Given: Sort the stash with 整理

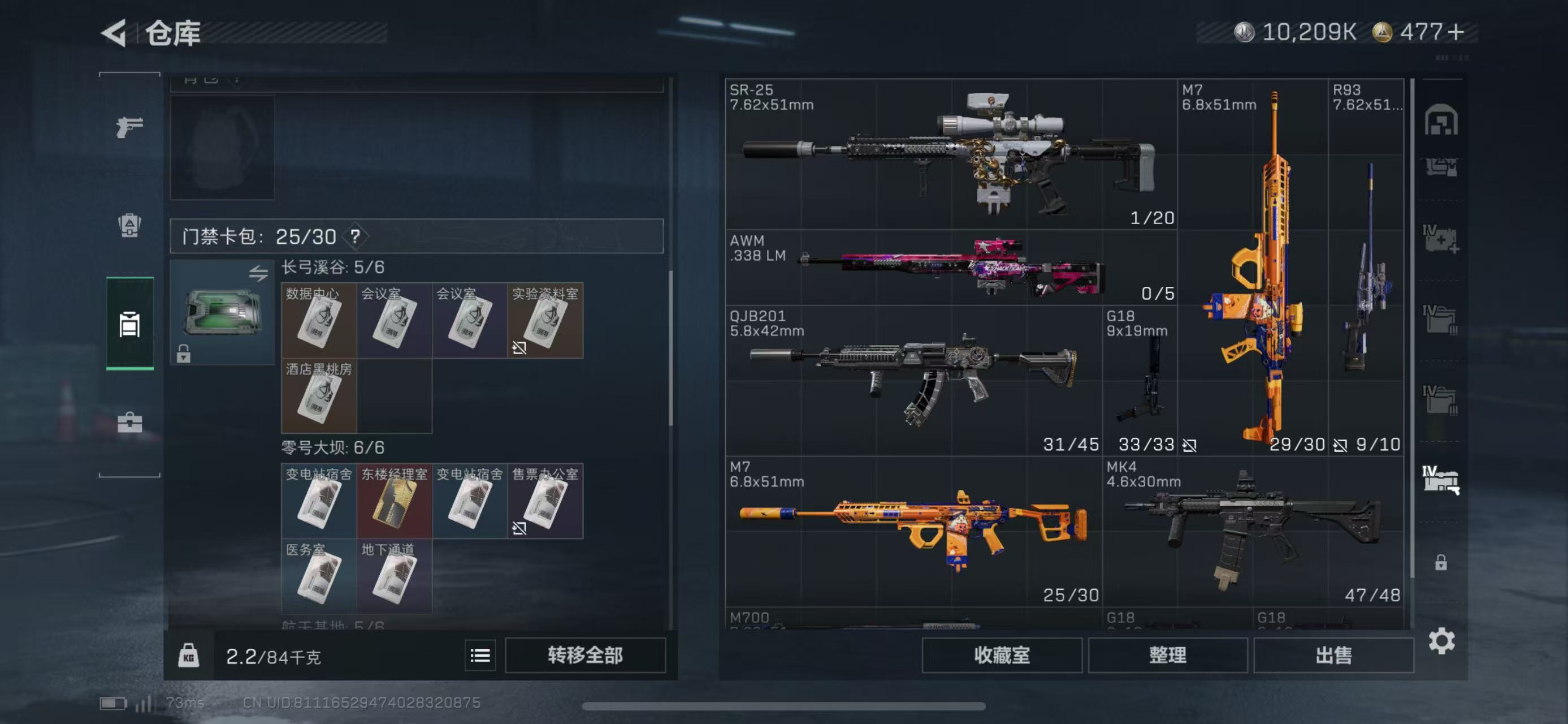Looking at the screenshot, I should [x=1167, y=655].
